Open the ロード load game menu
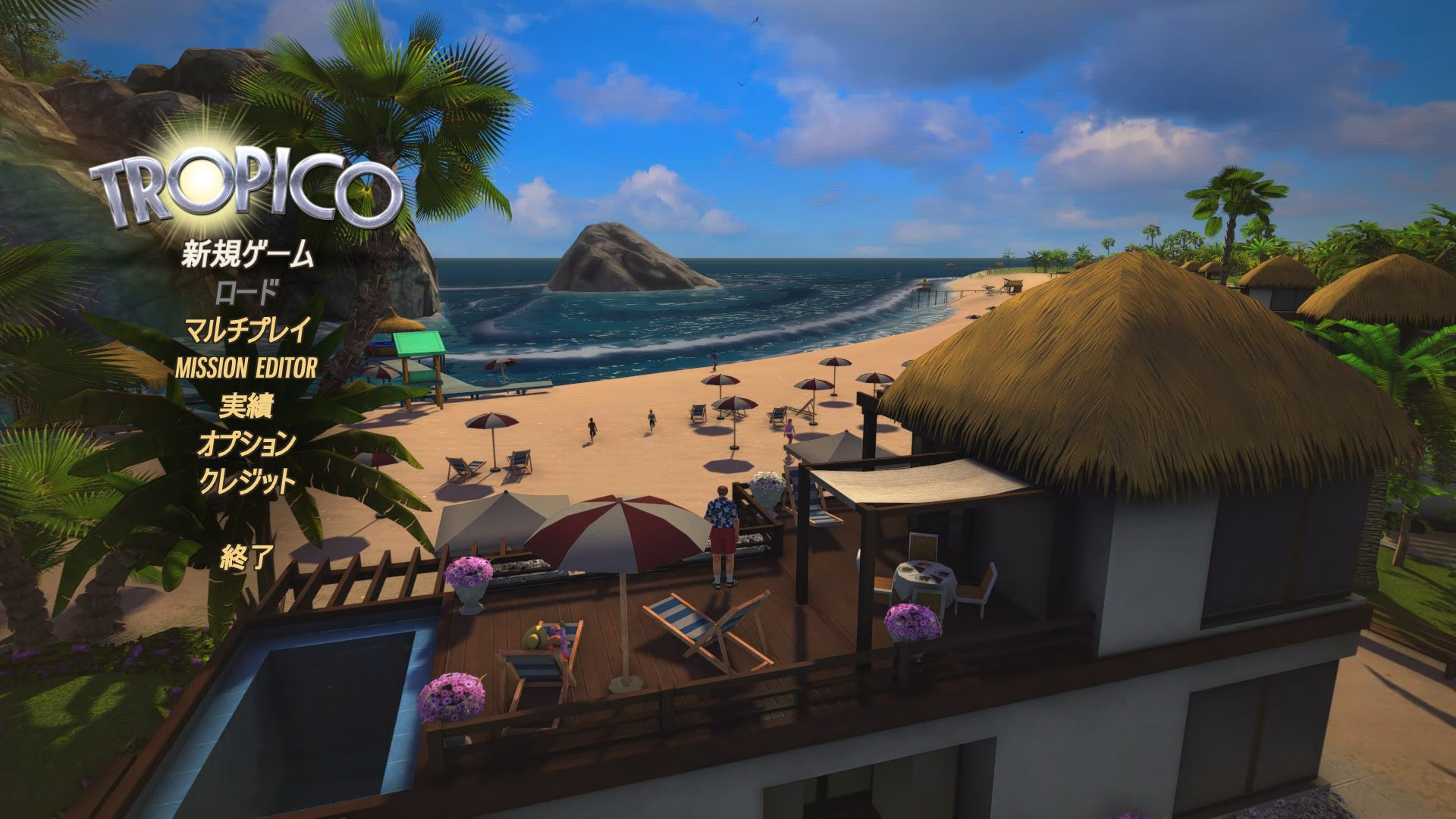This screenshot has height=819, width=1456. [x=246, y=294]
